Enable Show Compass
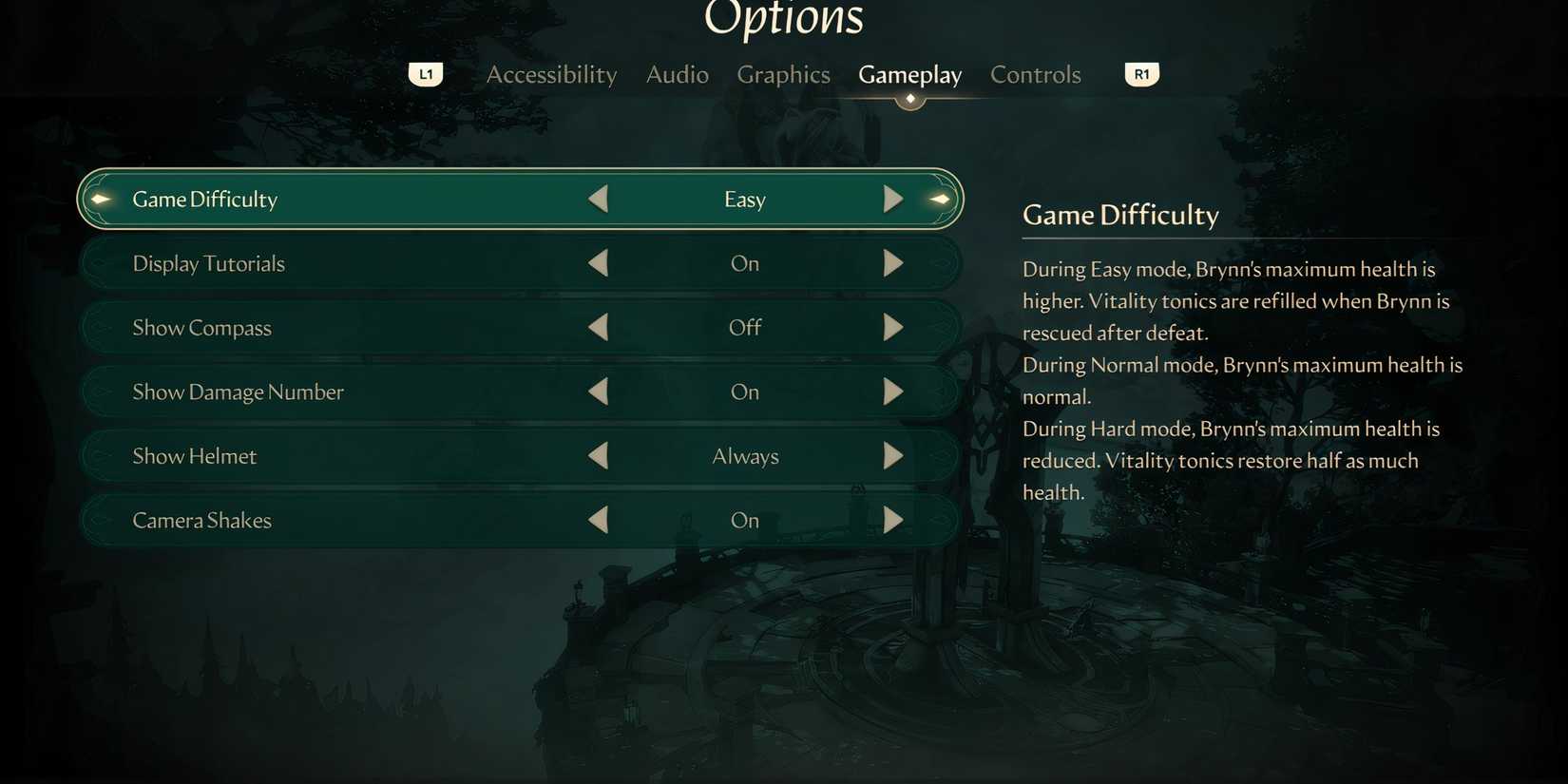 click(891, 327)
